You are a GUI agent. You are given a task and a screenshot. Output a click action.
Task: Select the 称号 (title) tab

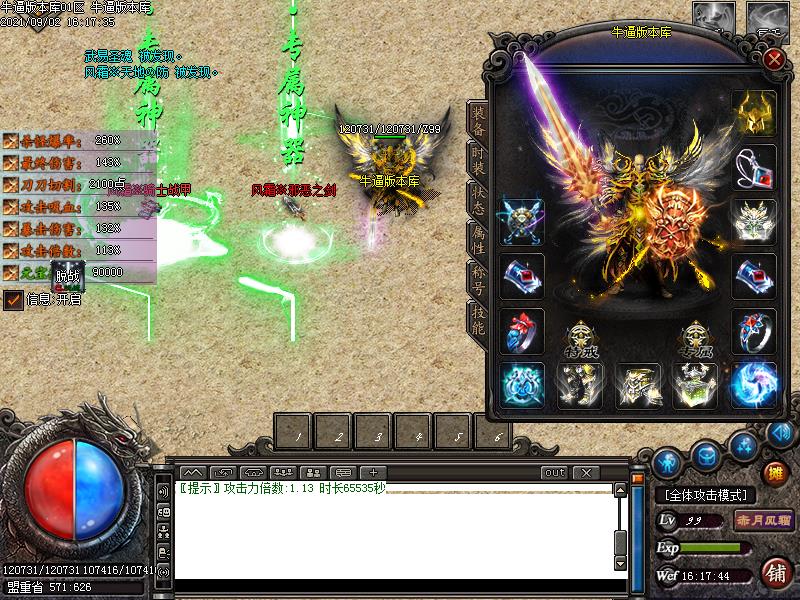click(x=478, y=276)
